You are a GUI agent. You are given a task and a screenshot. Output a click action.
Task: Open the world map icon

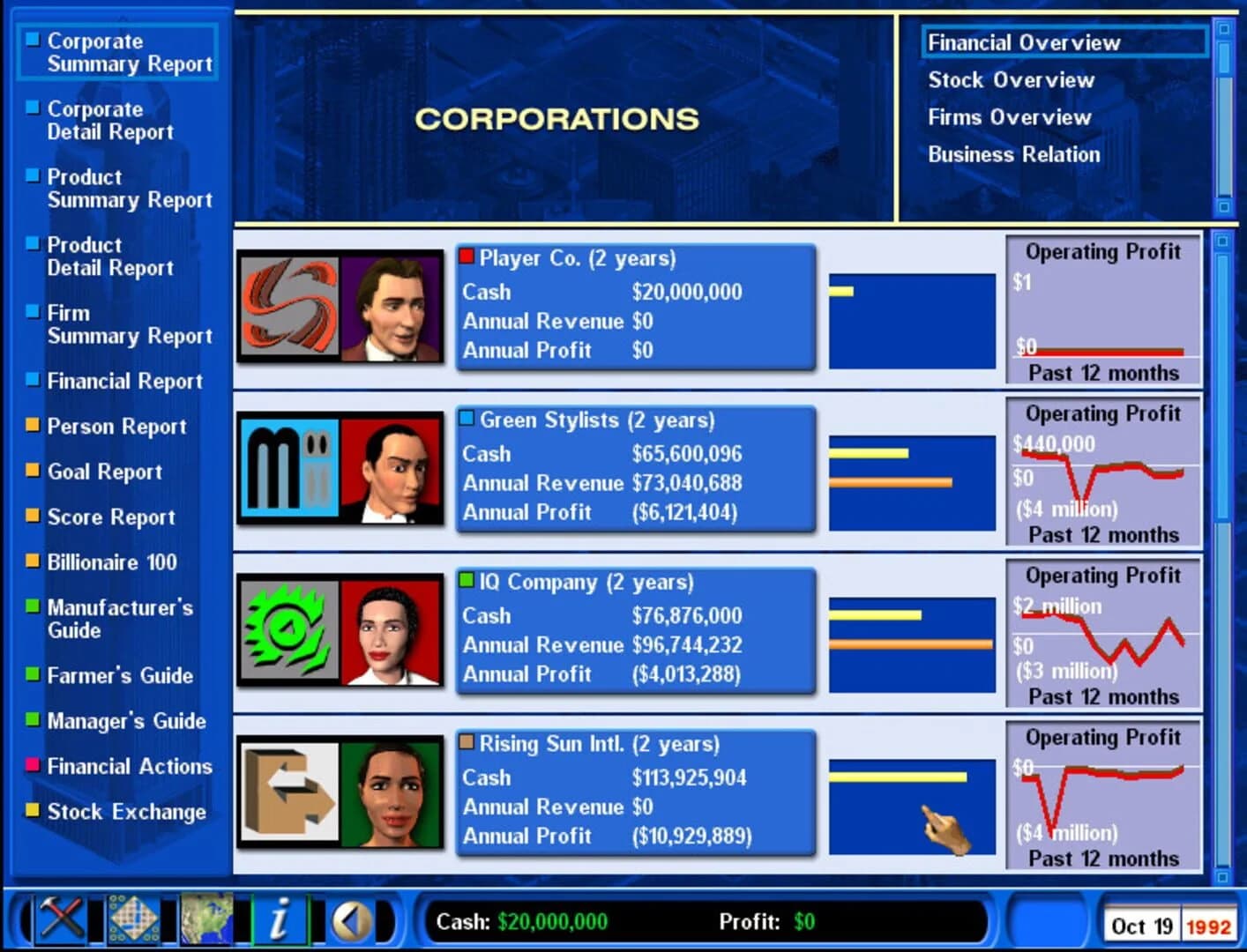click(x=205, y=919)
